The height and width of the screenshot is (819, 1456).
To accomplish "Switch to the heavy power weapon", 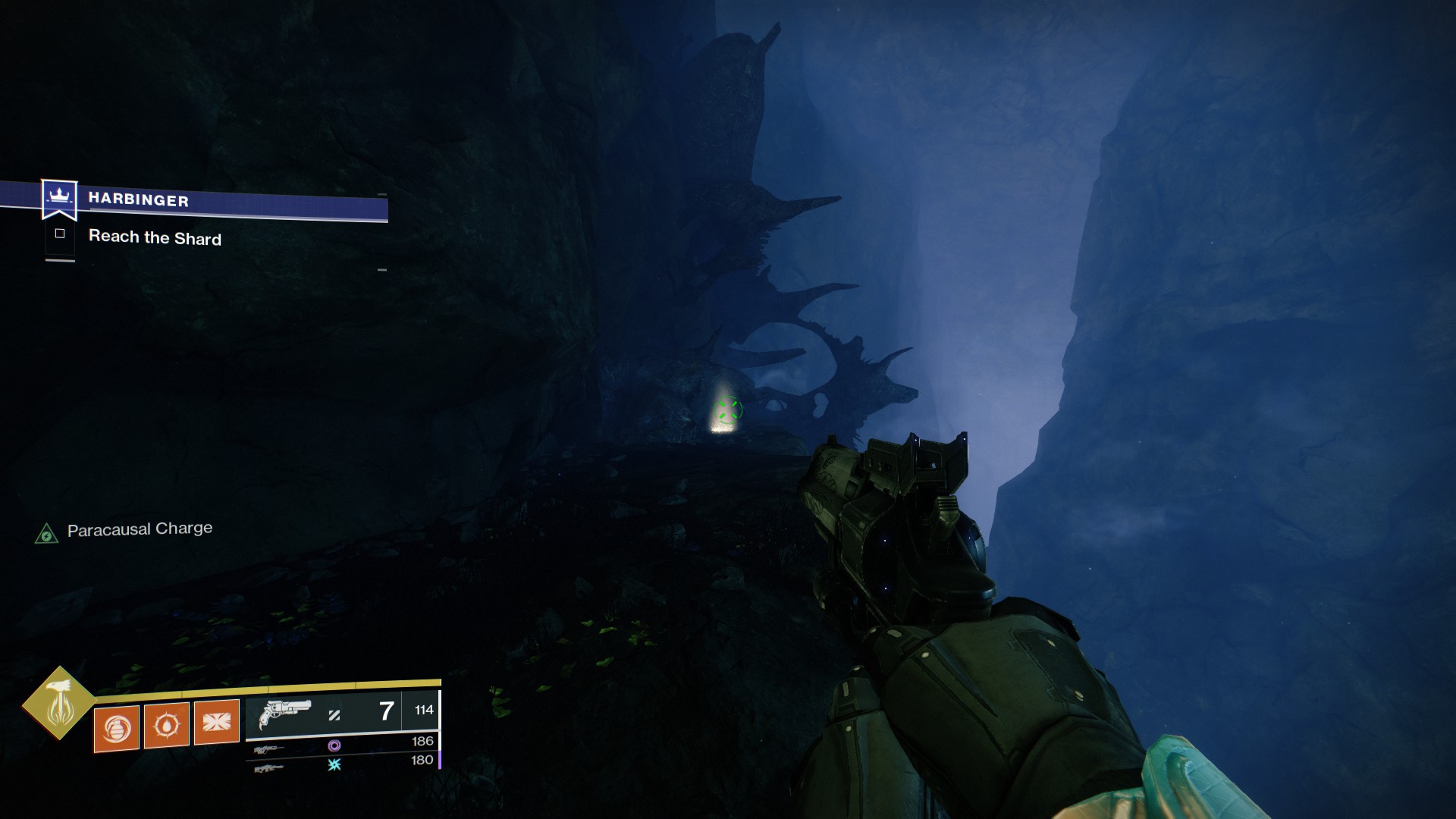I will point(269,768).
